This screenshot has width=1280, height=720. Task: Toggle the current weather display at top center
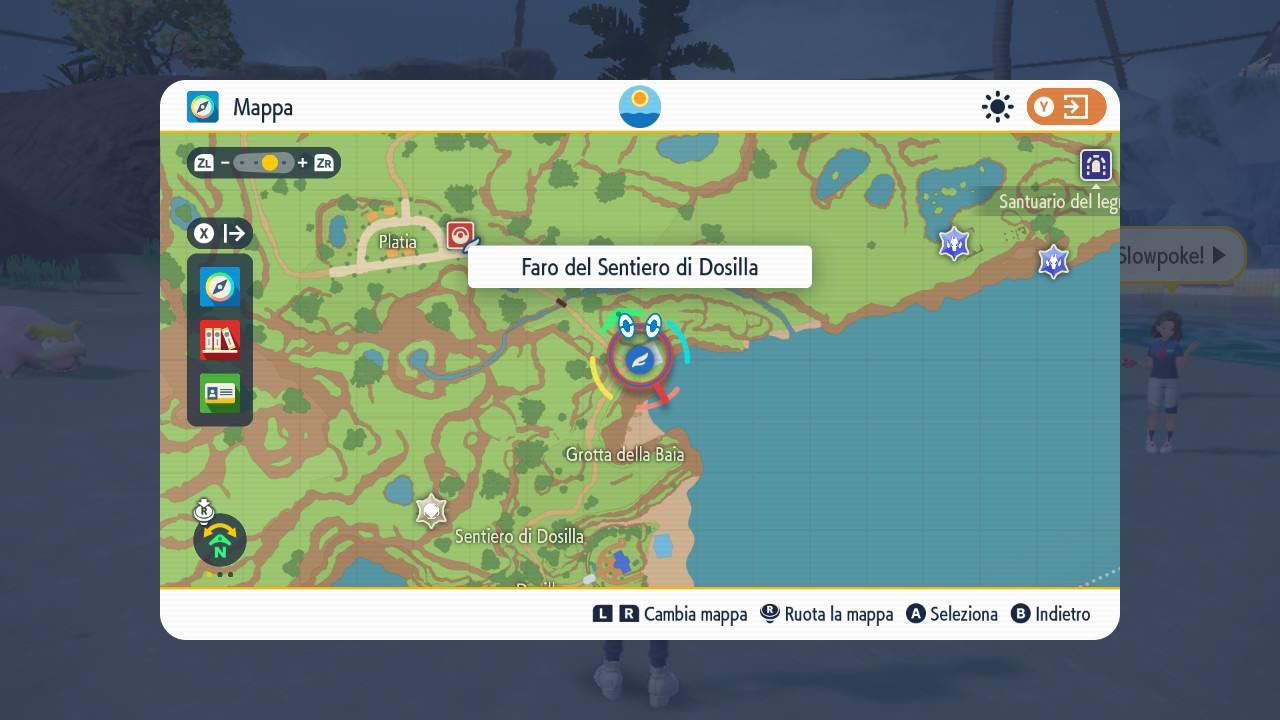[639, 106]
